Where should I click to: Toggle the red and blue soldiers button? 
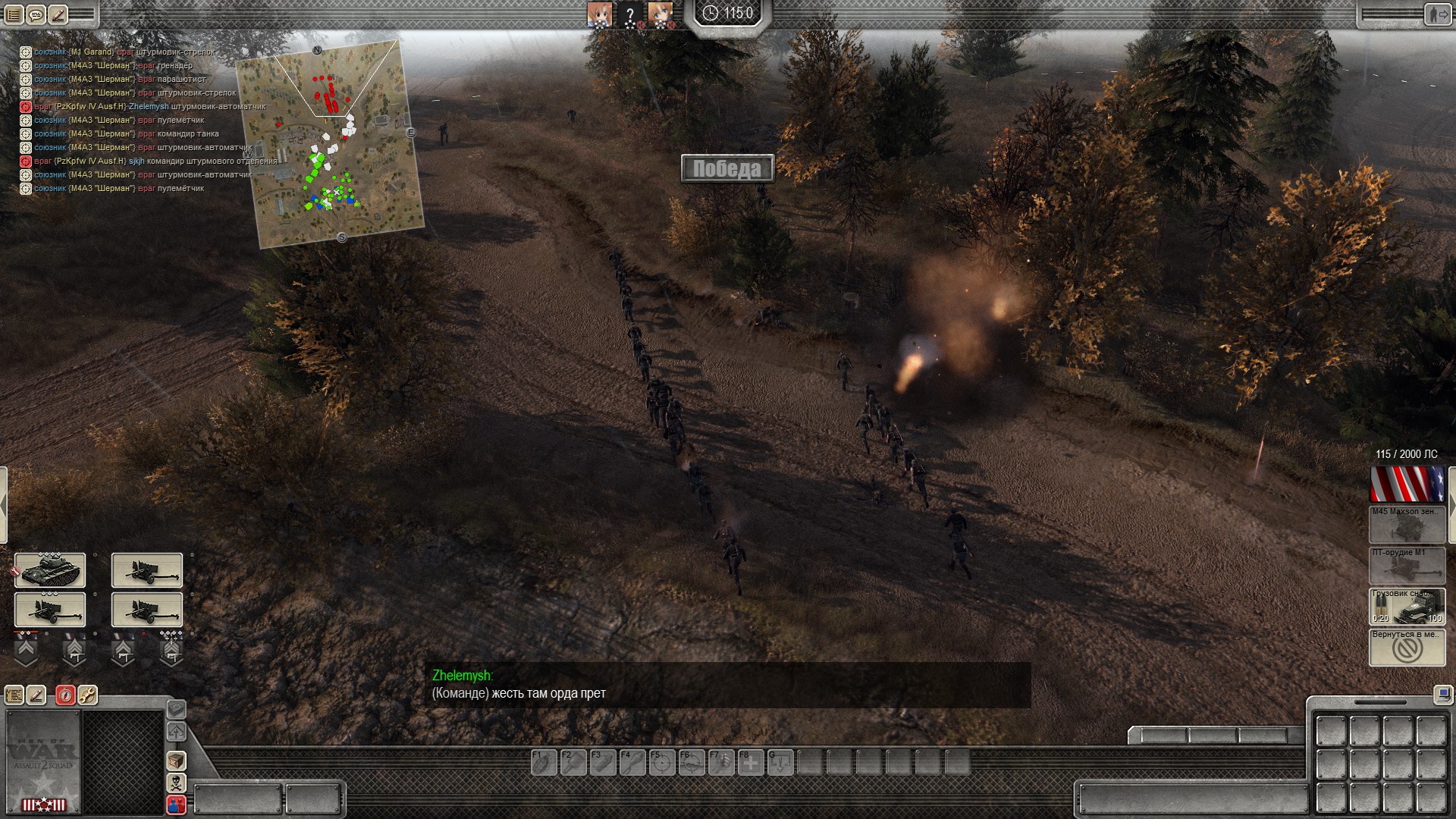pyautogui.click(x=176, y=804)
